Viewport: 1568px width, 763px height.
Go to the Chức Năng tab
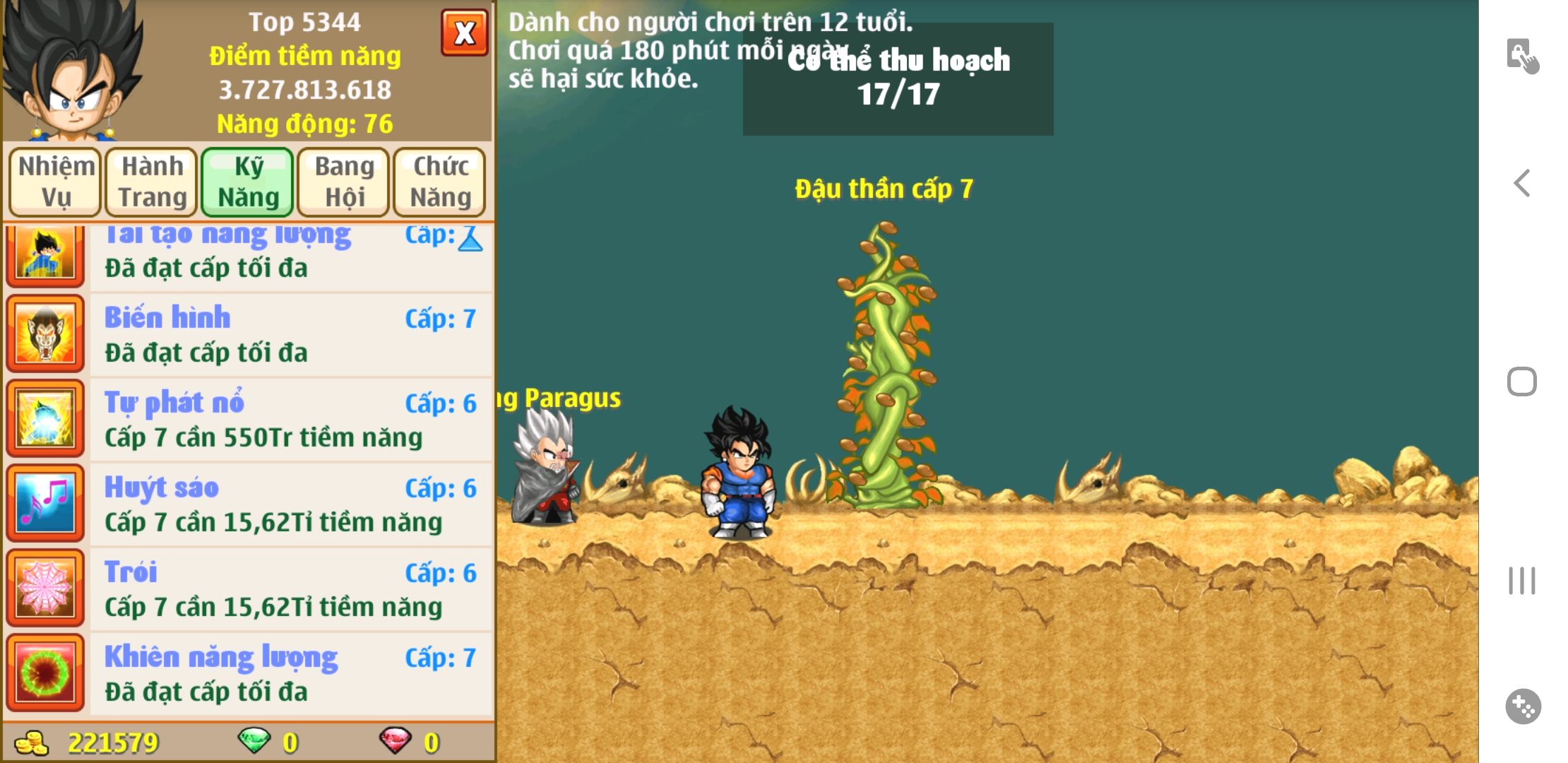click(x=440, y=182)
